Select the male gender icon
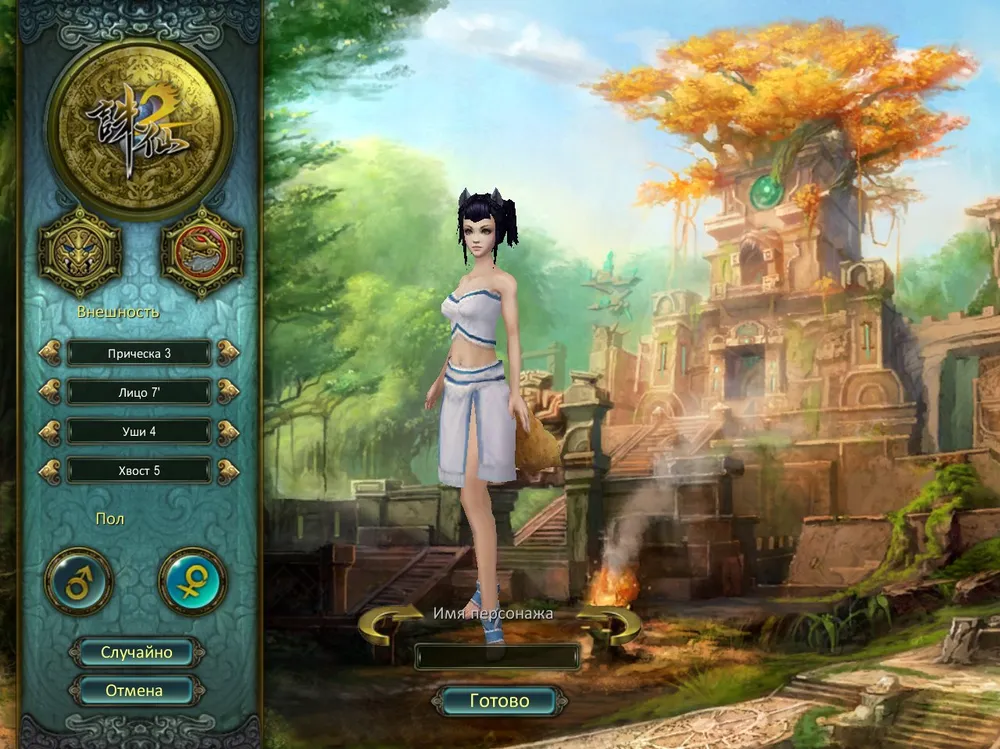 coord(79,581)
